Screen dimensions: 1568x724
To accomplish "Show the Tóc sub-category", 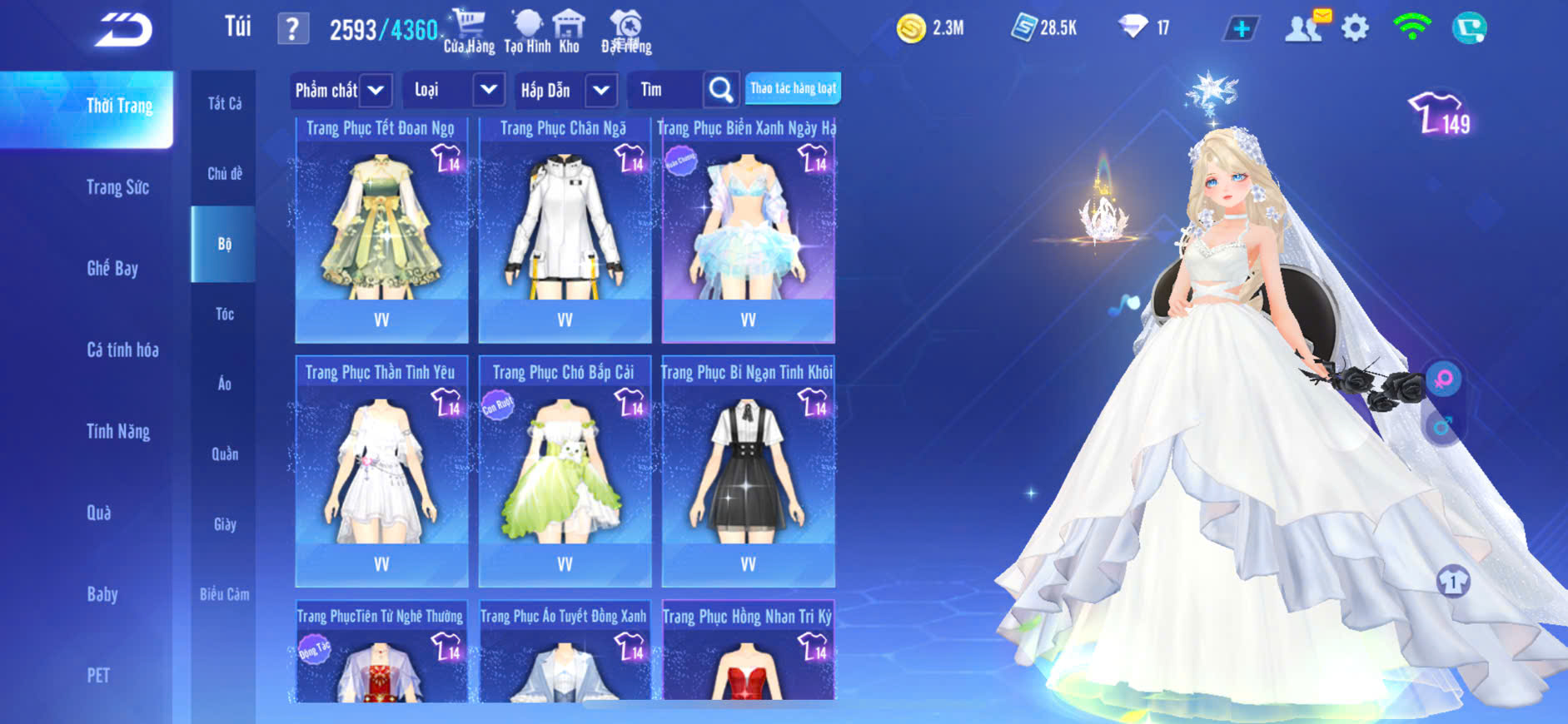I will point(225,314).
